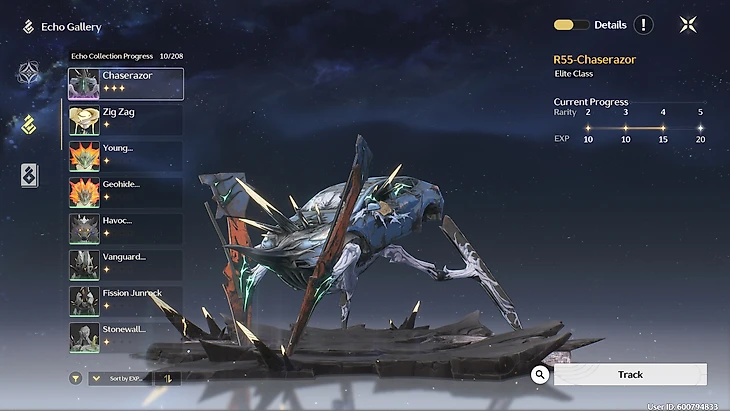This screenshot has width=730, height=411.
Task: Choose the Stonewall... echo entry
Action: coord(125,336)
